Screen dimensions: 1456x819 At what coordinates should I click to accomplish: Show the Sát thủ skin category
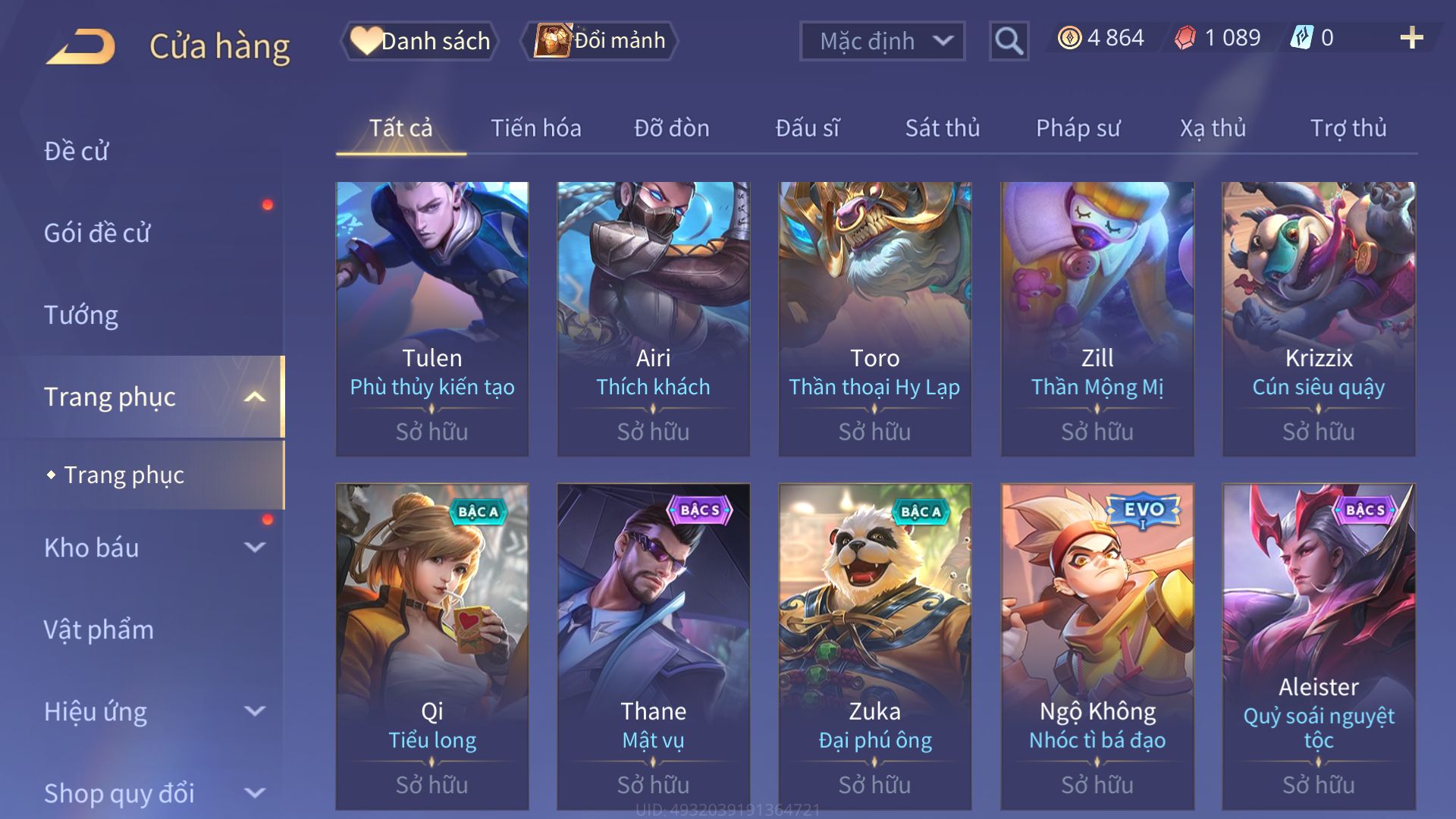pos(942,128)
